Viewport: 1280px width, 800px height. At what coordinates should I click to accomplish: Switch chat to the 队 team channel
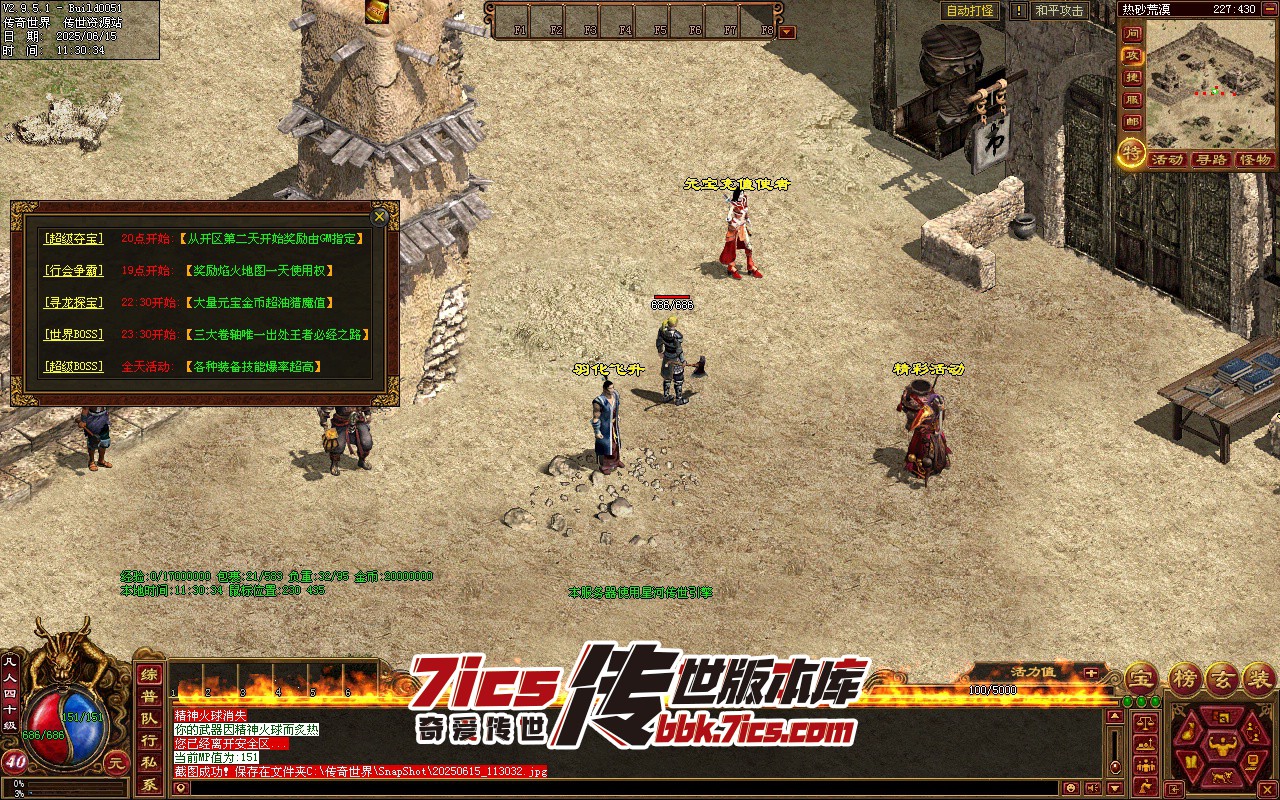pos(148,719)
